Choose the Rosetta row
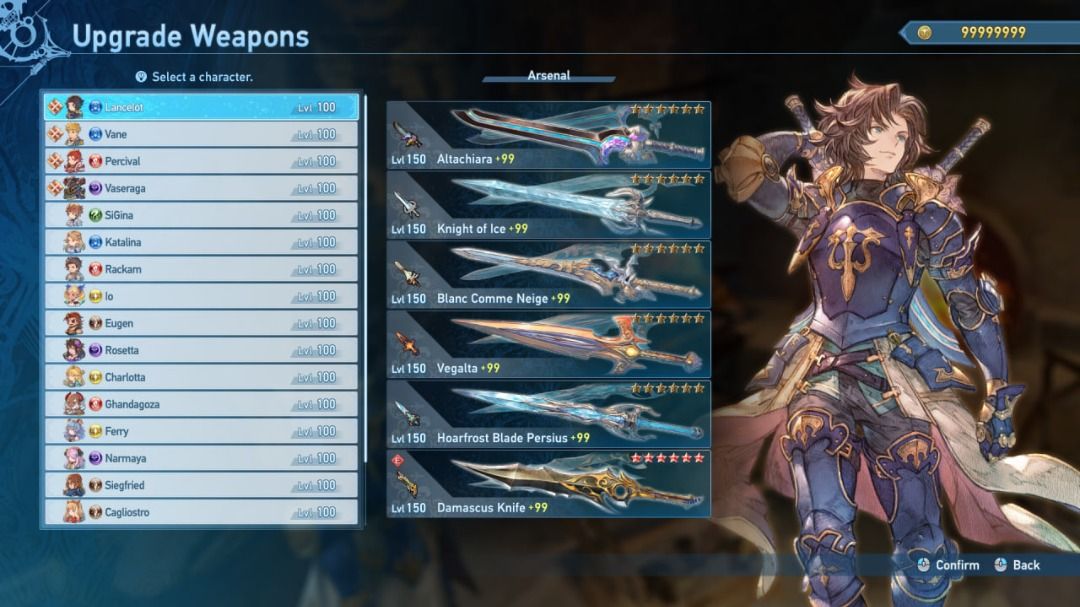The width and height of the screenshot is (1080, 607). 200,350
